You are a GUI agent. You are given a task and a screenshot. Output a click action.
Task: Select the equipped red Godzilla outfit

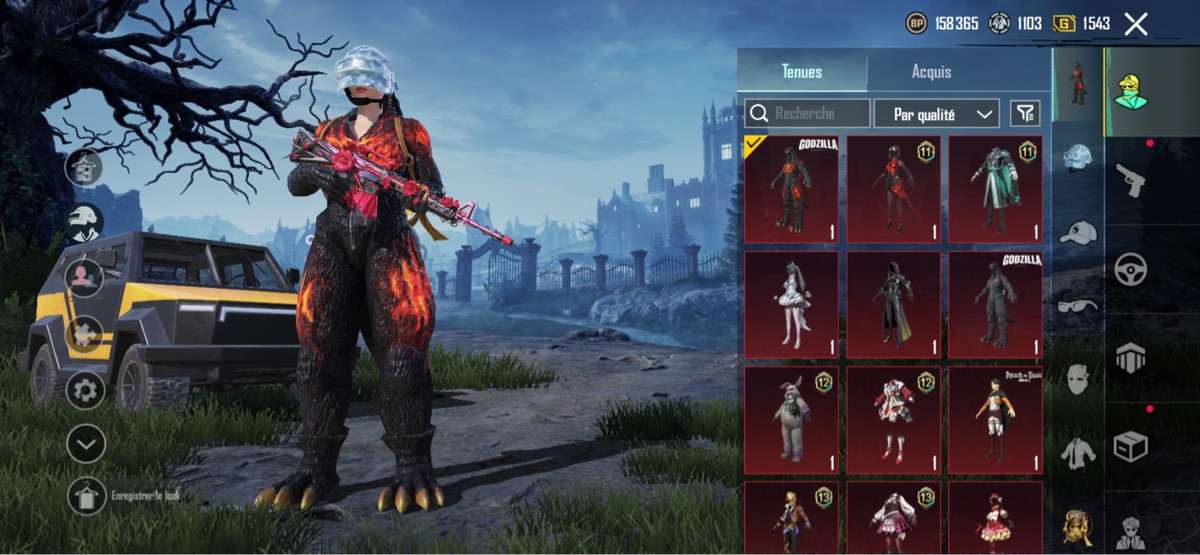point(793,190)
